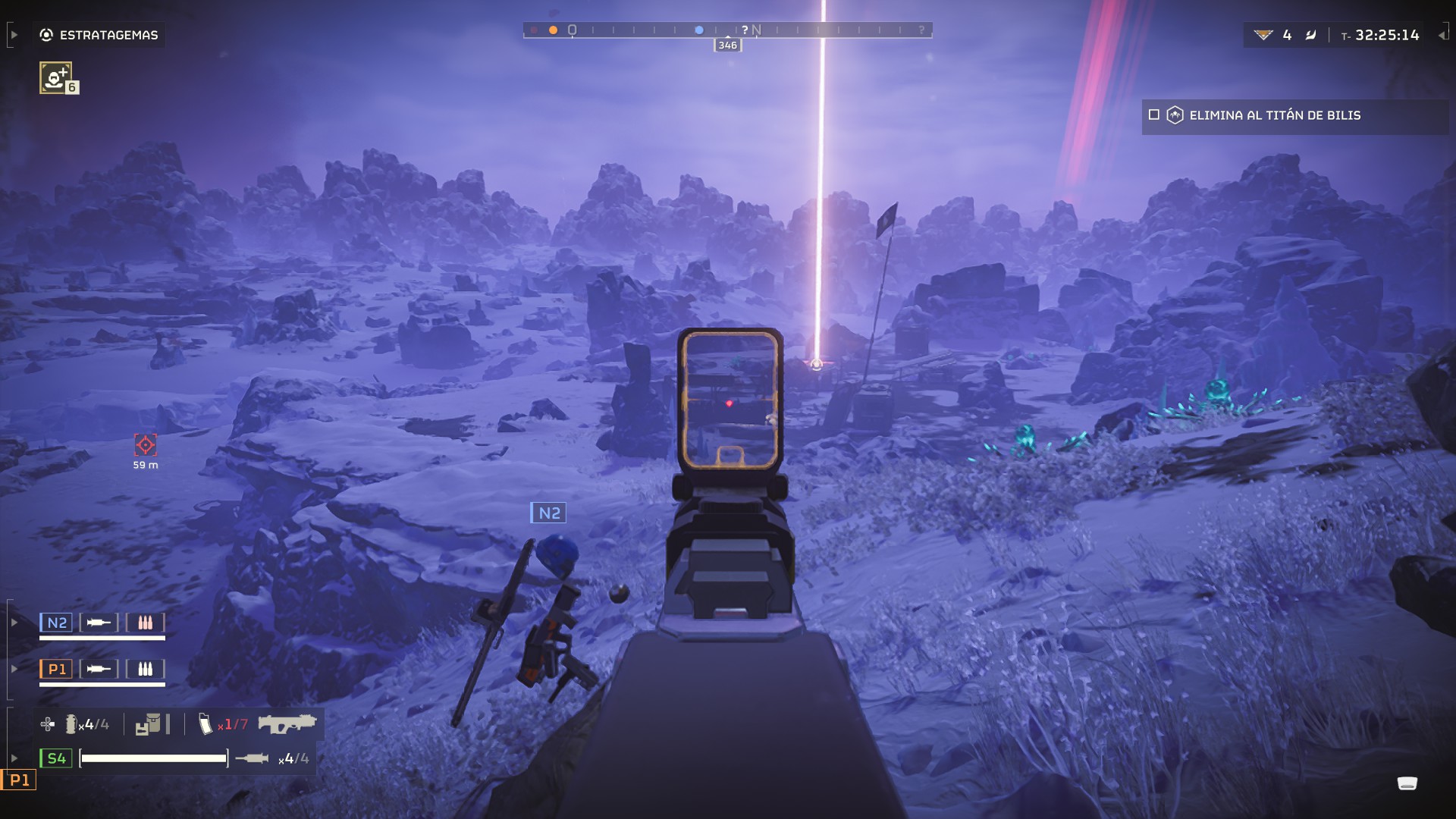Open the chat icon in the corner
Viewport: 1456px width, 819px height.
coord(1407,783)
